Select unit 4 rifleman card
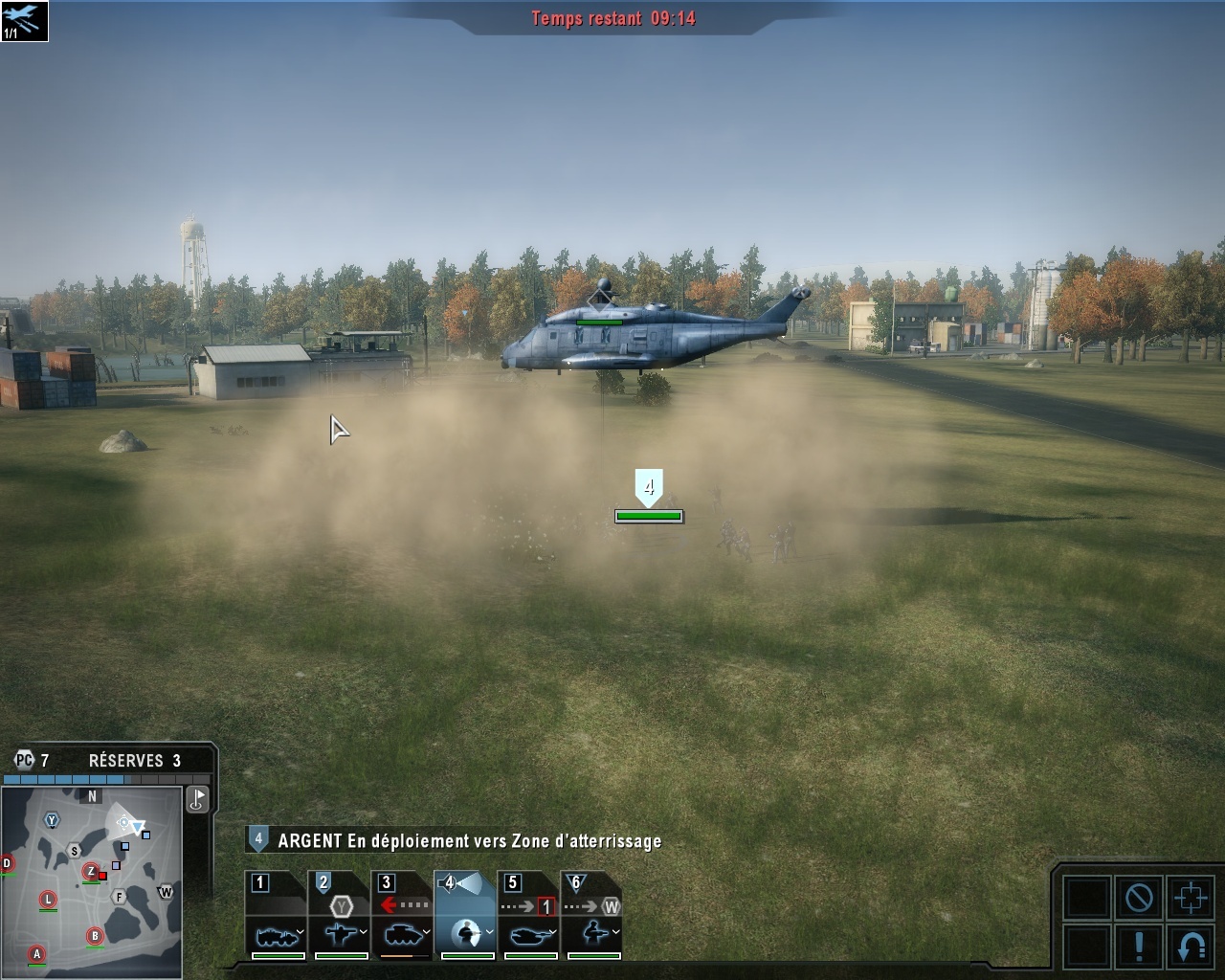Screen dimensions: 1225x980 coord(466,915)
